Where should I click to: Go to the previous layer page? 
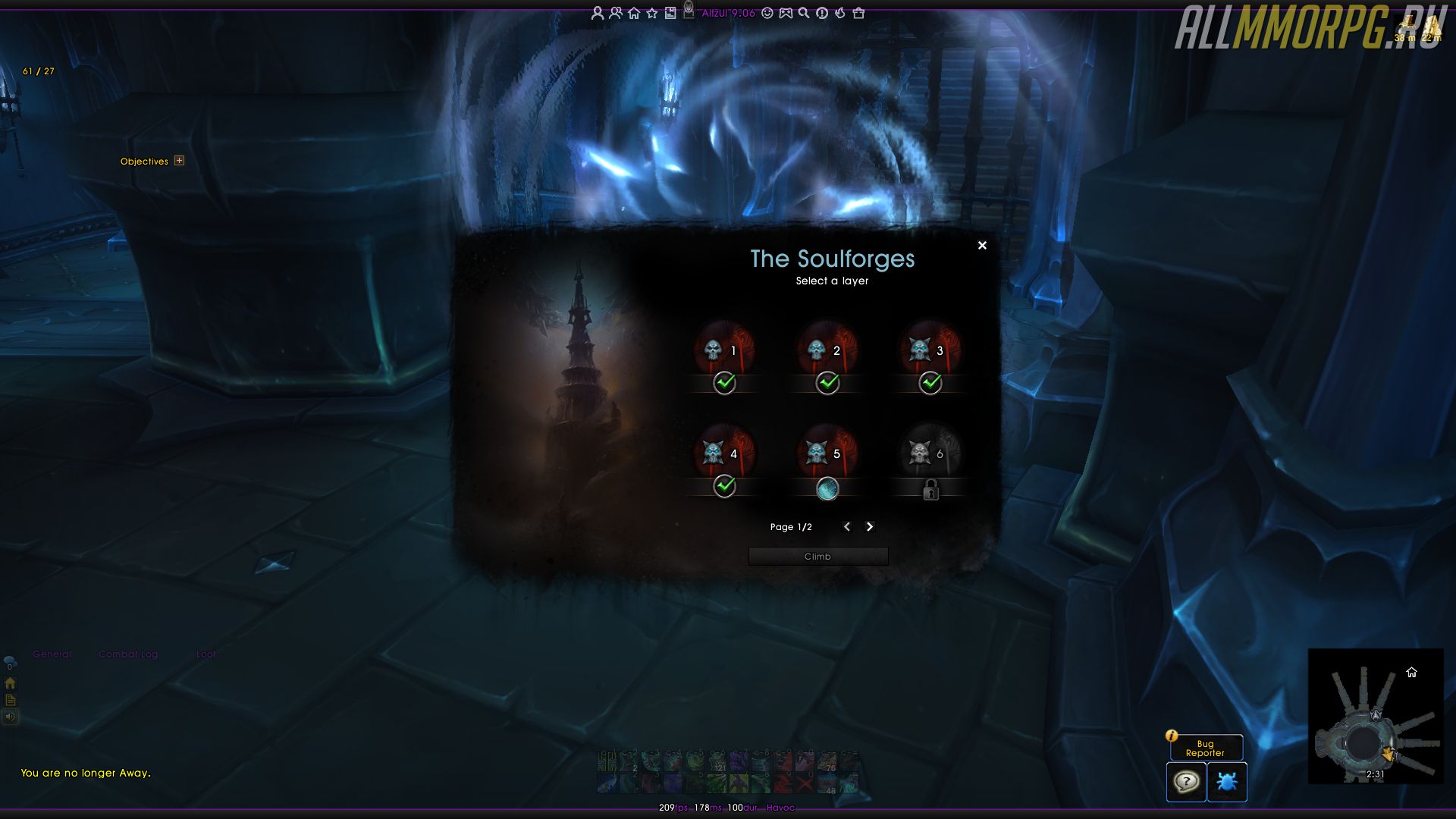(x=847, y=526)
